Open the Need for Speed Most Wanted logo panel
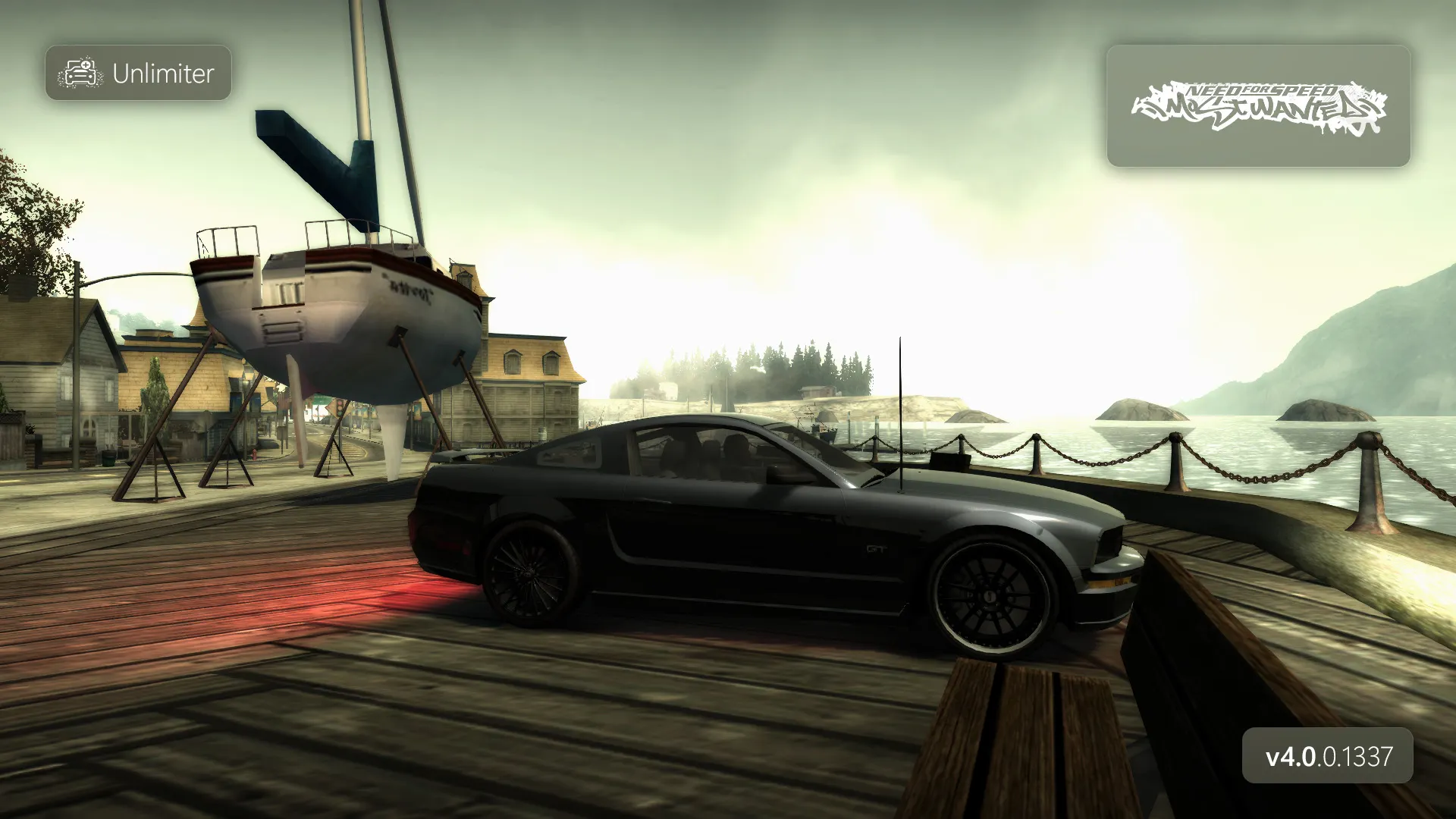 point(1258,106)
